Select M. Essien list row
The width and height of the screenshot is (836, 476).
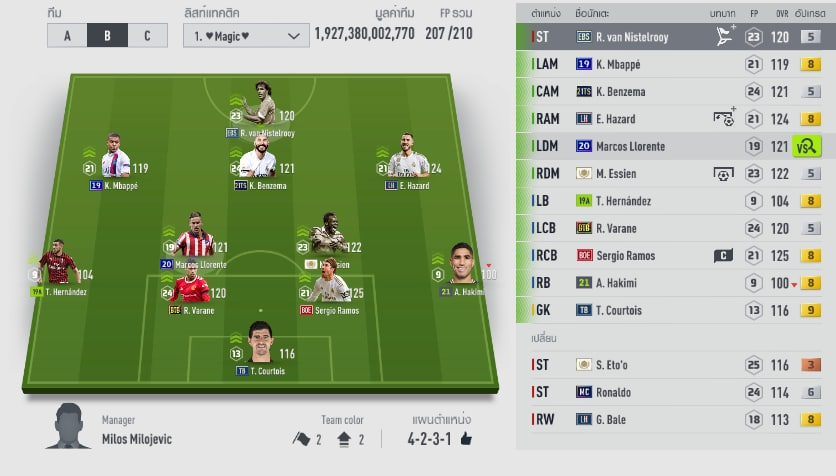640,174
